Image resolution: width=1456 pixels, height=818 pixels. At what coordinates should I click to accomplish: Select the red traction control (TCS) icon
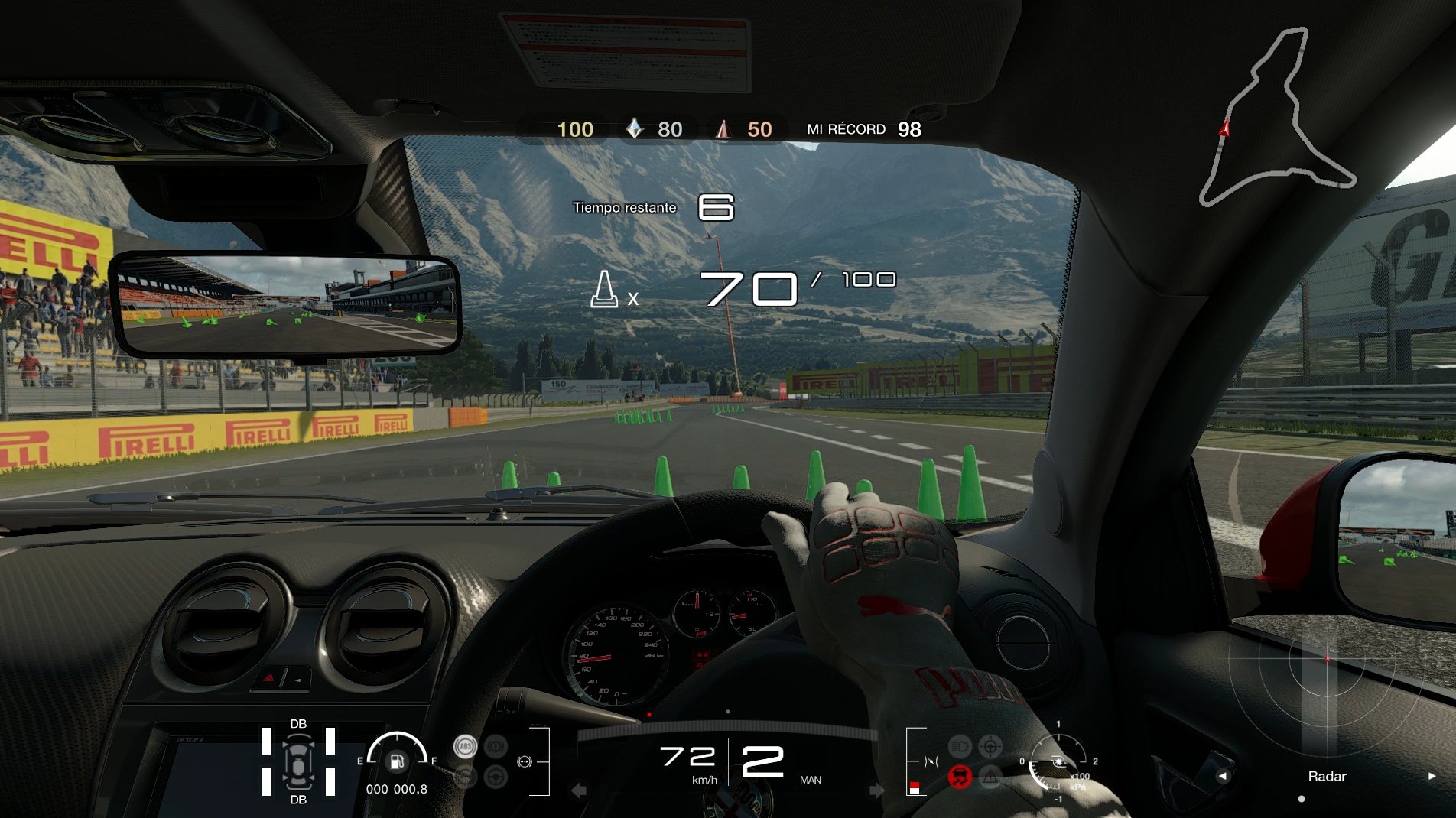coord(960,777)
